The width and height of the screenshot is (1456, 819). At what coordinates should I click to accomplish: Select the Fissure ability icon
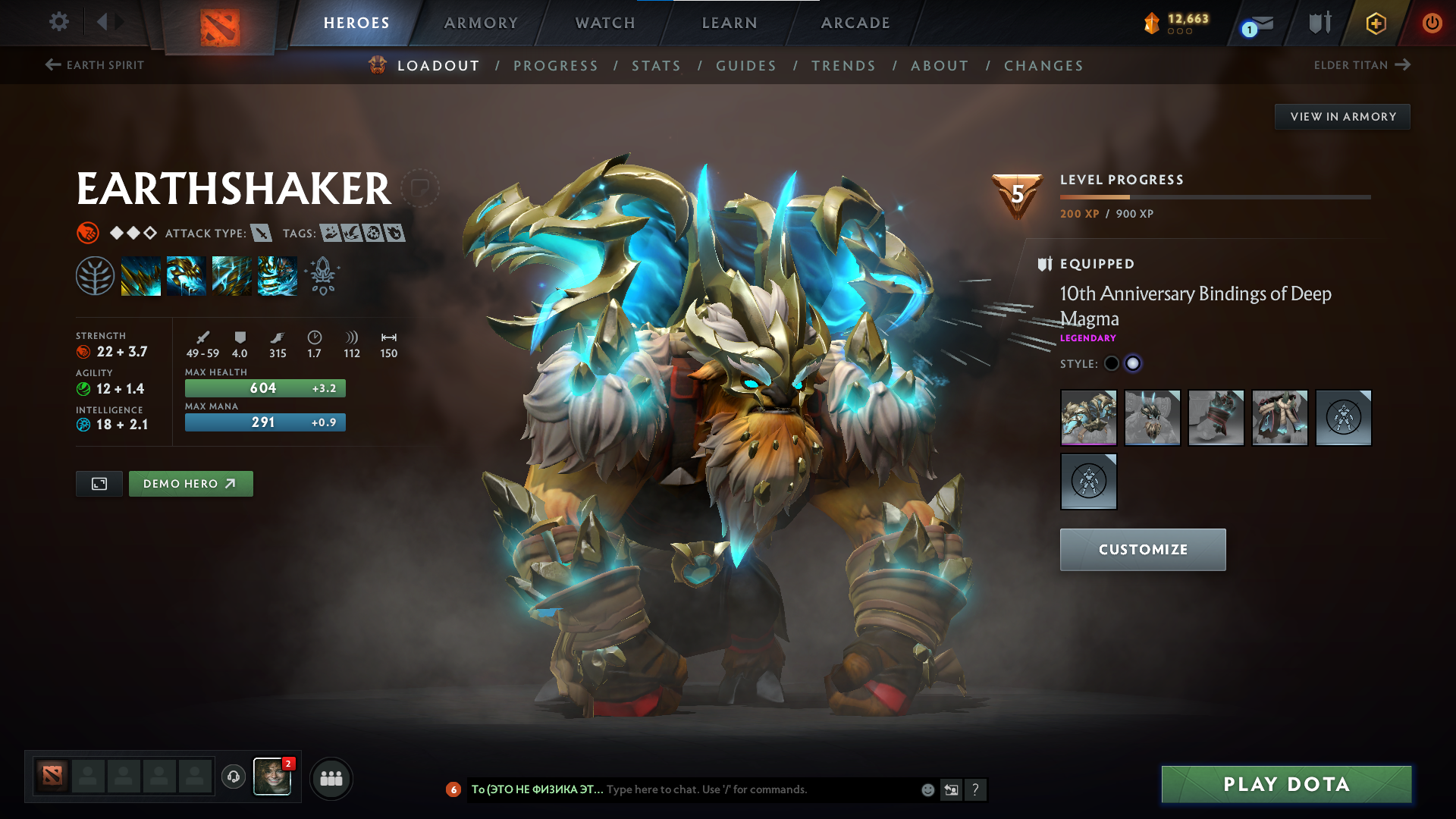click(x=140, y=275)
